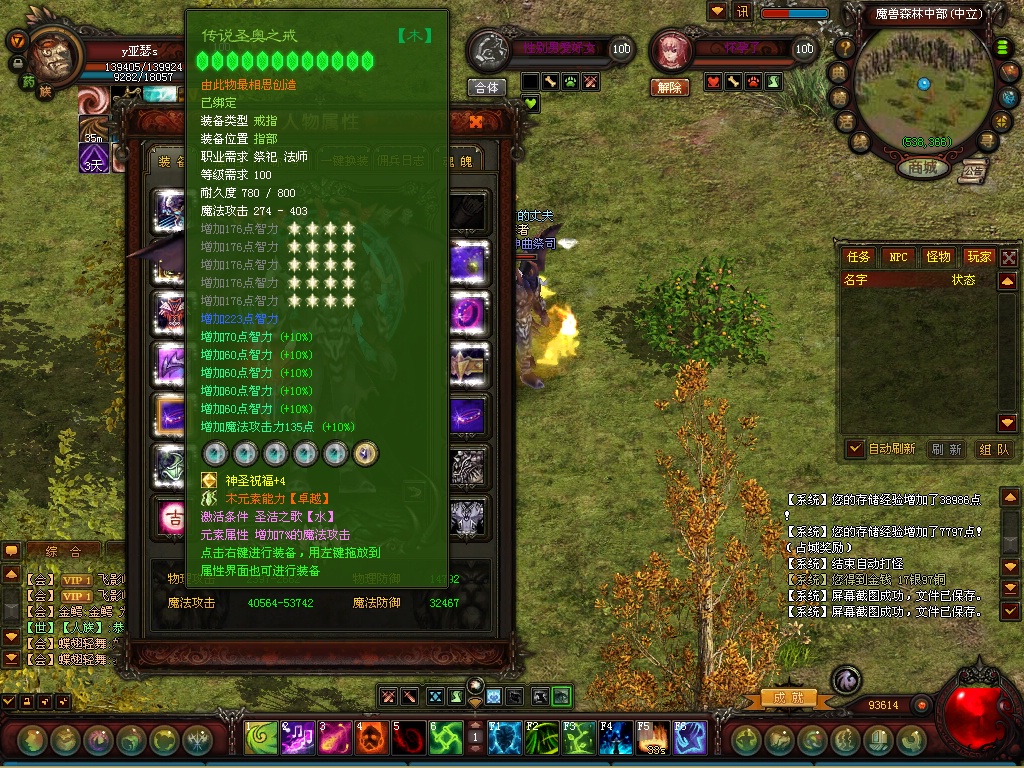
Task: Use the F5 fire skill on cooldown
Action: 652,739
